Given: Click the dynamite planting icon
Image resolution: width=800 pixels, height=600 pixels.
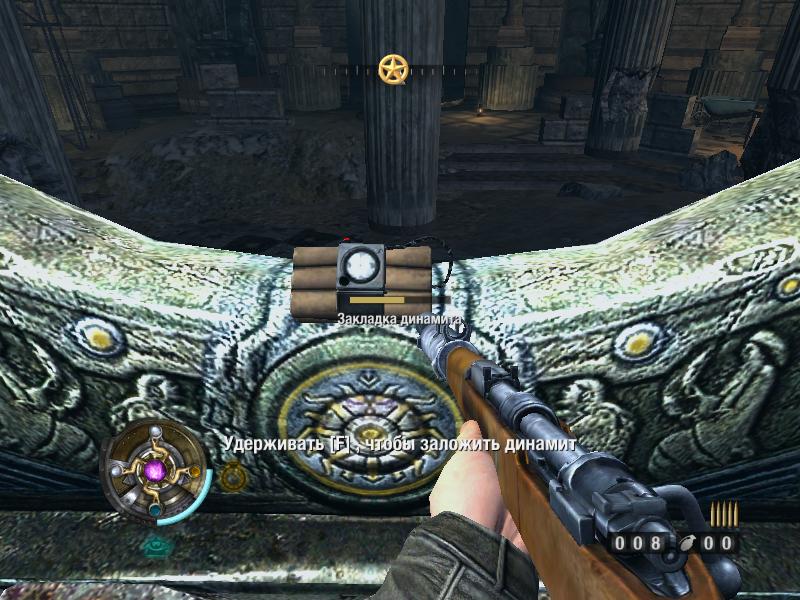Looking at the screenshot, I should pyautogui.click(x=362, y=278).
